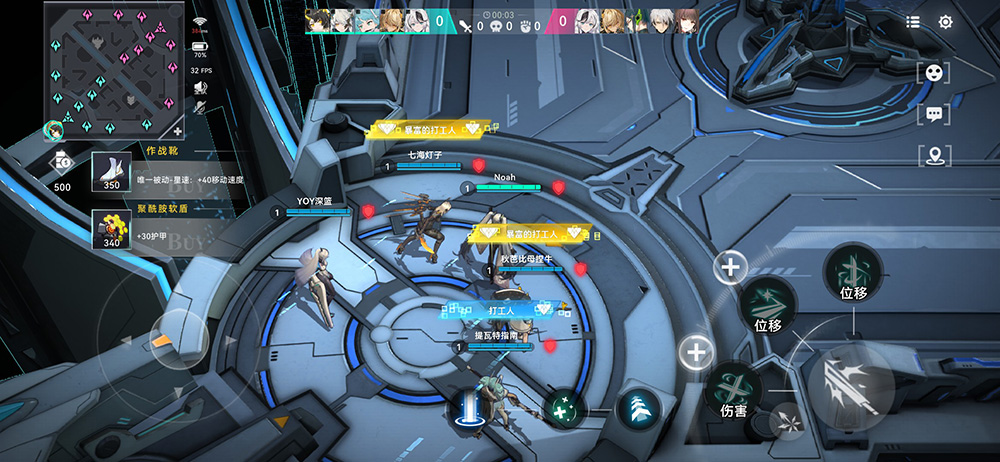Use the green sparkle heal spell
Image resolution: width=1000 pixels, height=462 pixels.
[x=564, y=408]
